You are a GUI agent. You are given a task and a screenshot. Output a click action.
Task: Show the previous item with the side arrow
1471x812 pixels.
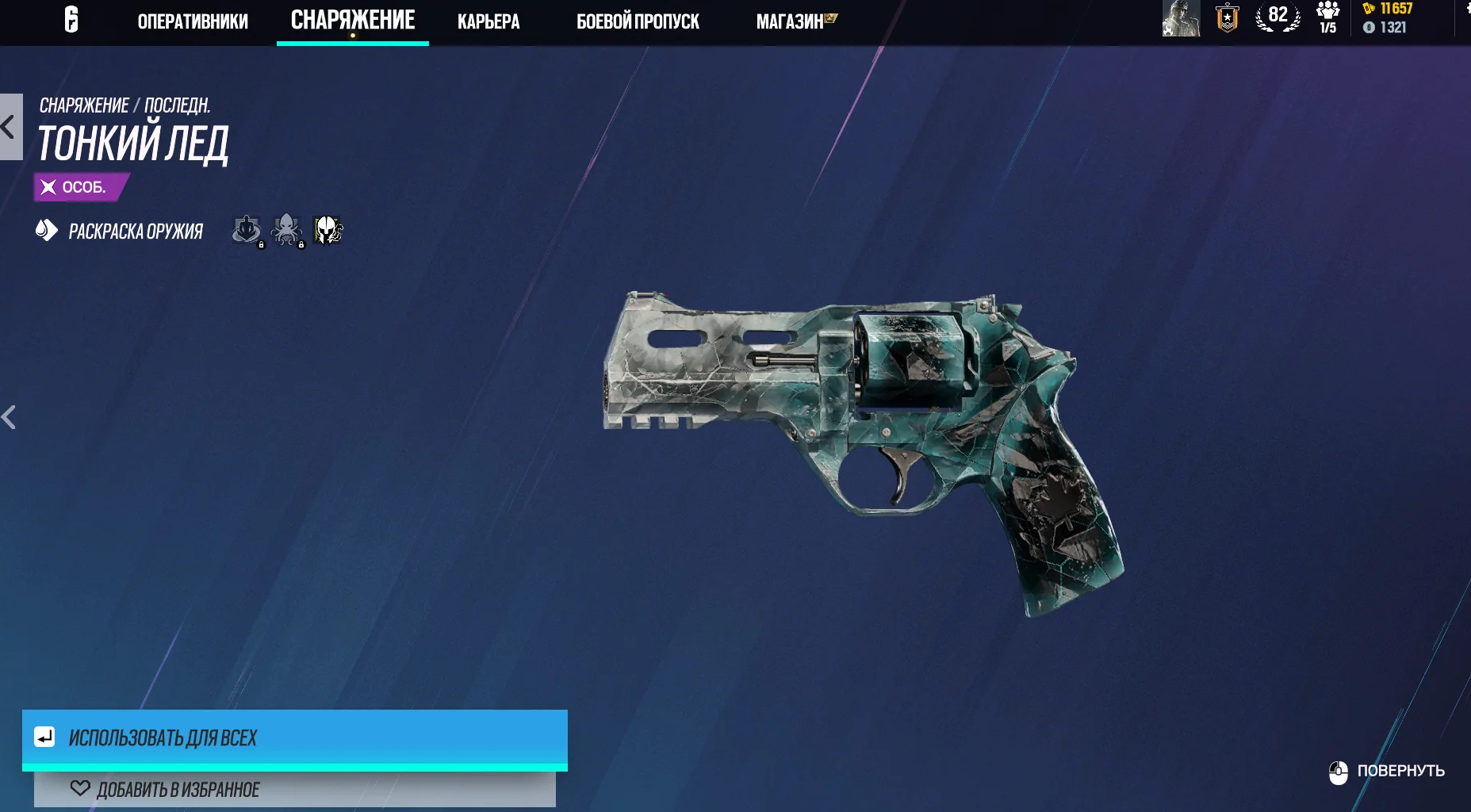pyautogui.click(x=10, y=417)
